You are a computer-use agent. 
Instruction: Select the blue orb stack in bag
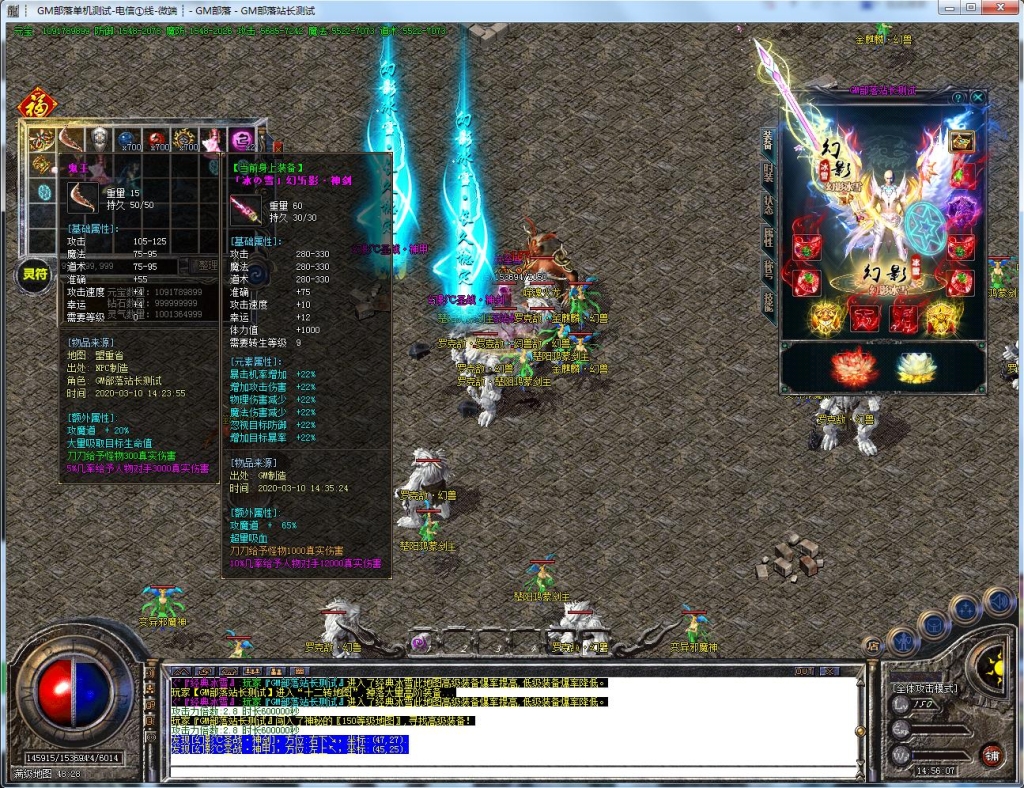[128, 140]
